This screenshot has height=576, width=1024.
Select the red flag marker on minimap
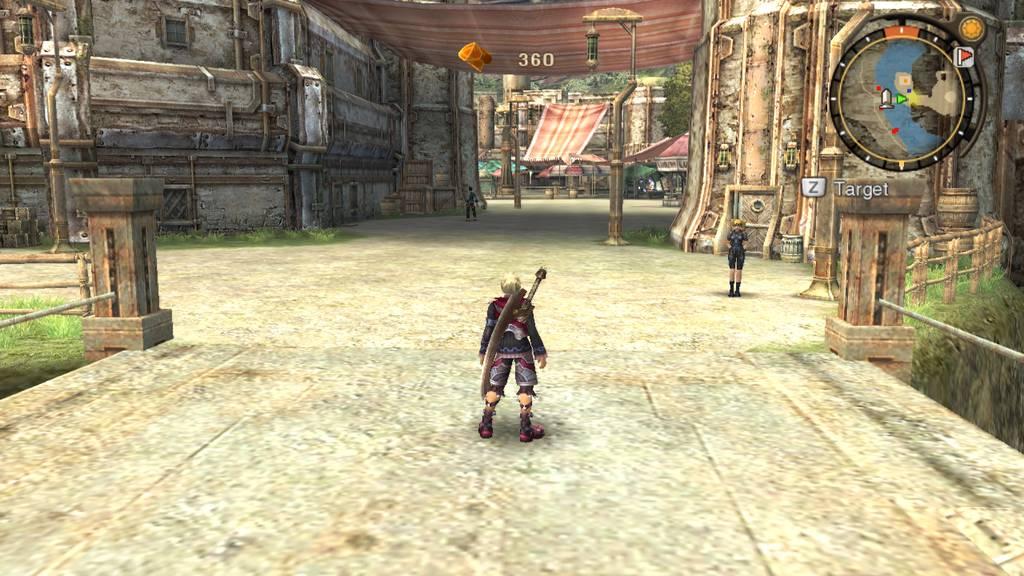point(964,57)
